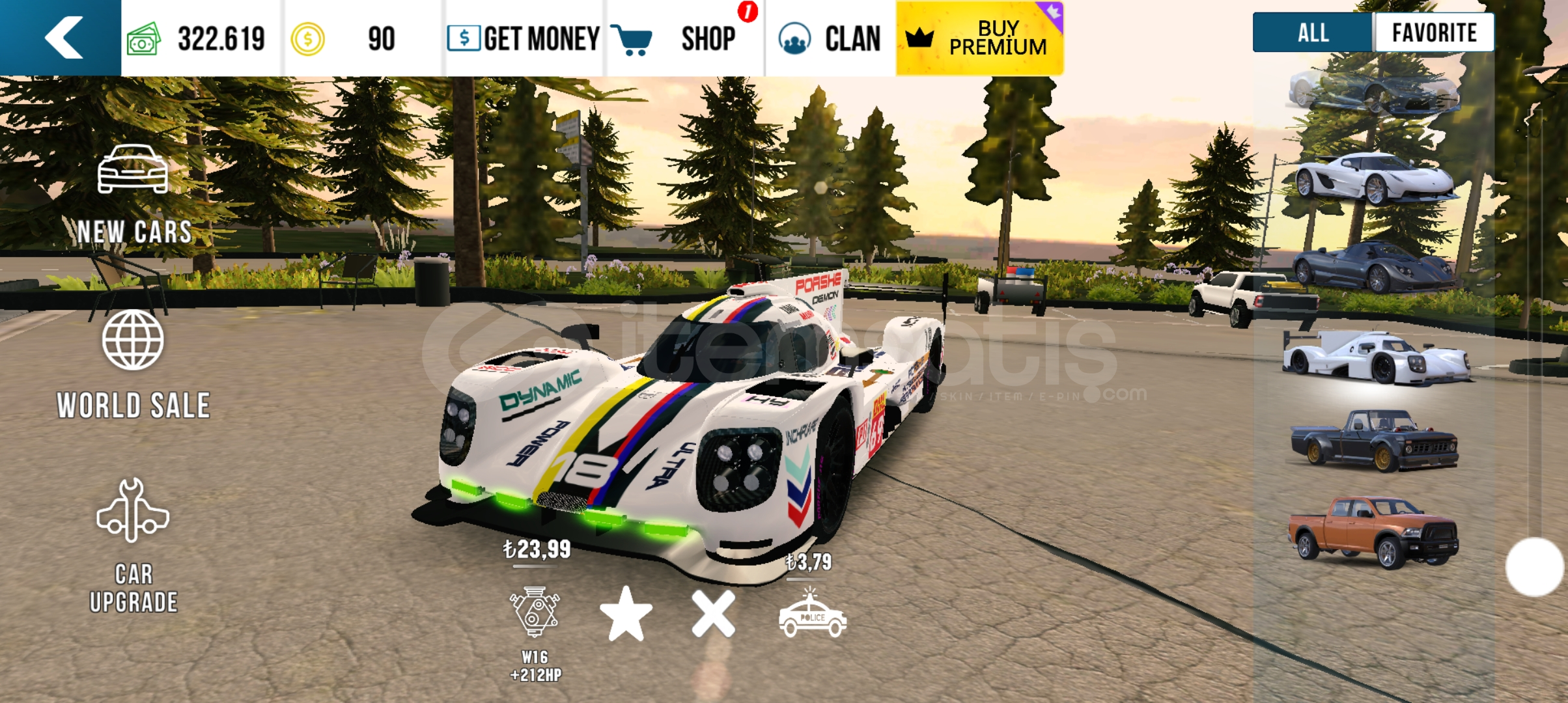Open the Car Upgrade menu
1568x703 pixels.
tap(133, 545)
